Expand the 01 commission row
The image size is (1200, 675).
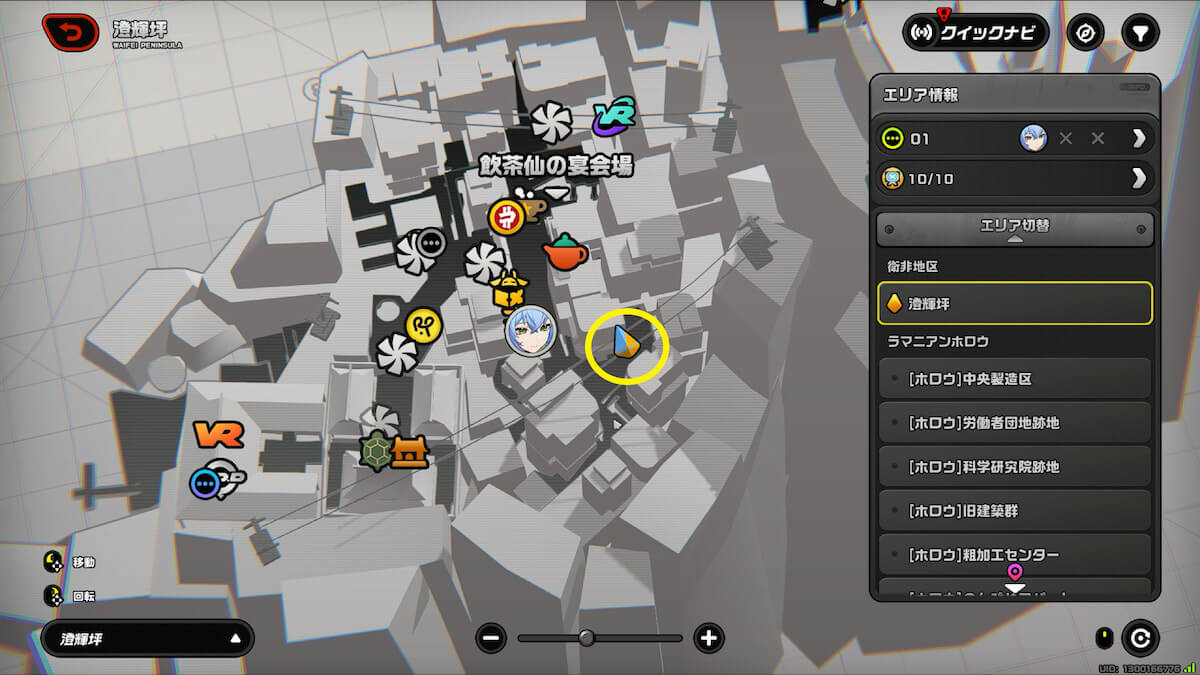pos(1138,139)
